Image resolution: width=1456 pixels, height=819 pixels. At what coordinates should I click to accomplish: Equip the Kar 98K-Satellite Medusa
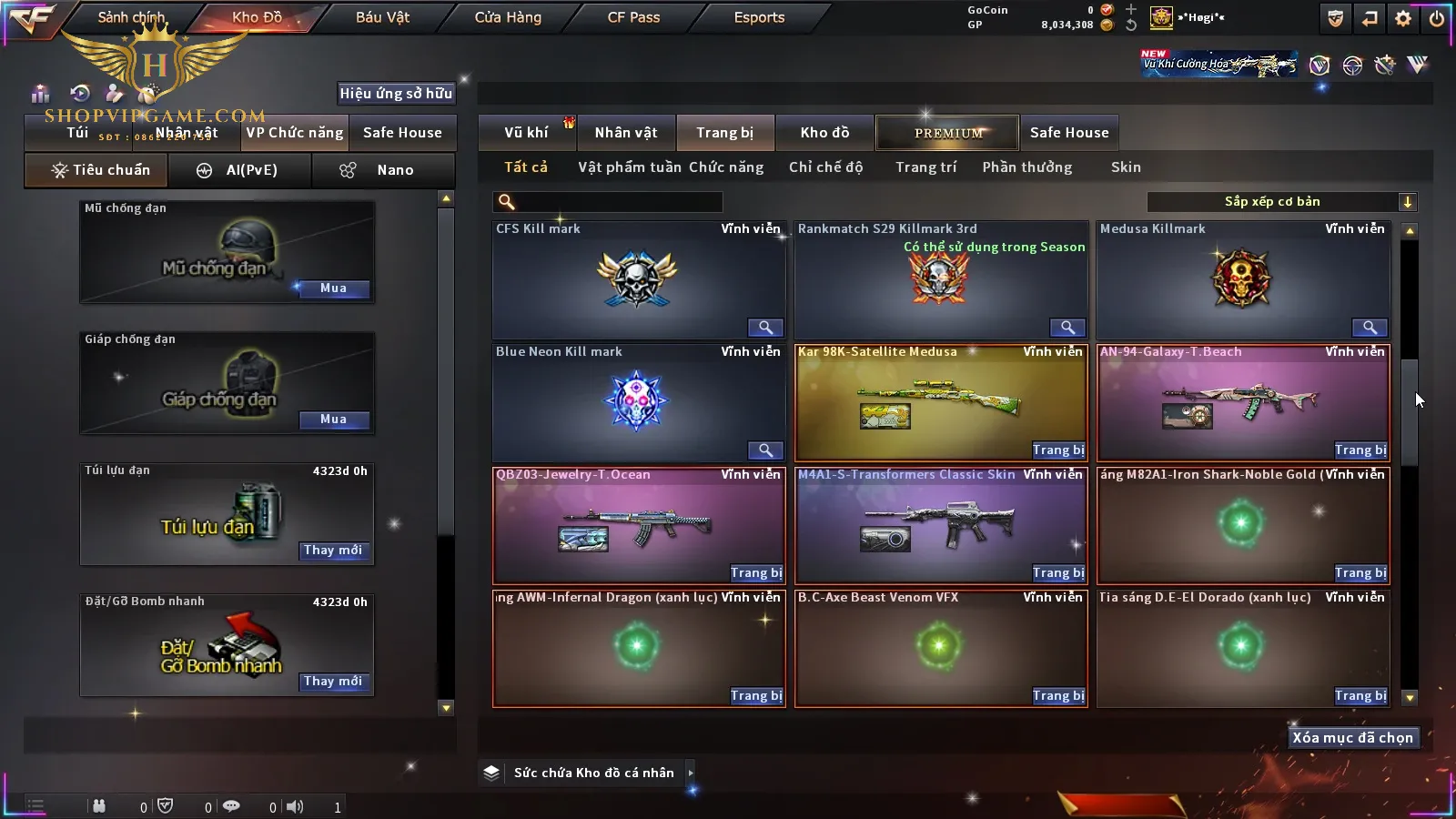click(1058, 450)
